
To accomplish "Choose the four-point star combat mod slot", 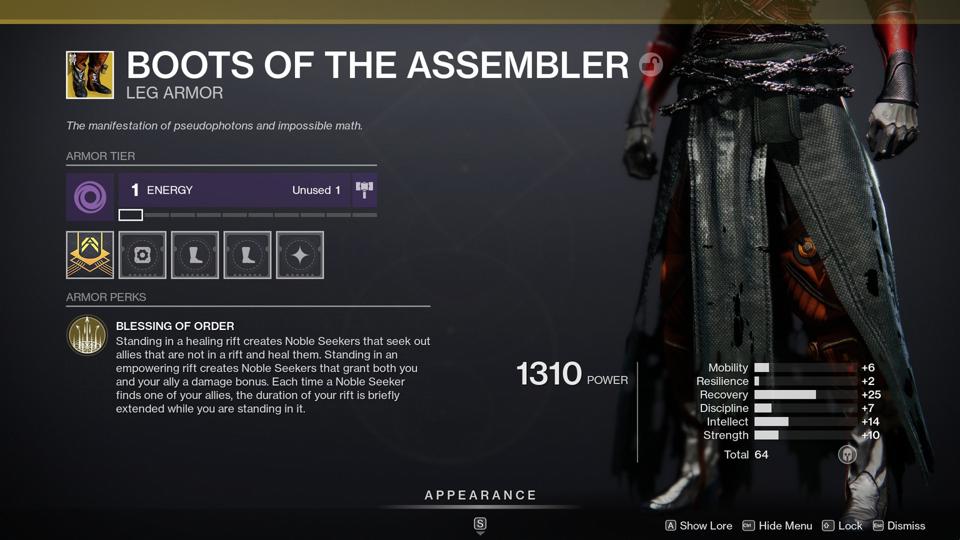I will [x=300, y=255].
